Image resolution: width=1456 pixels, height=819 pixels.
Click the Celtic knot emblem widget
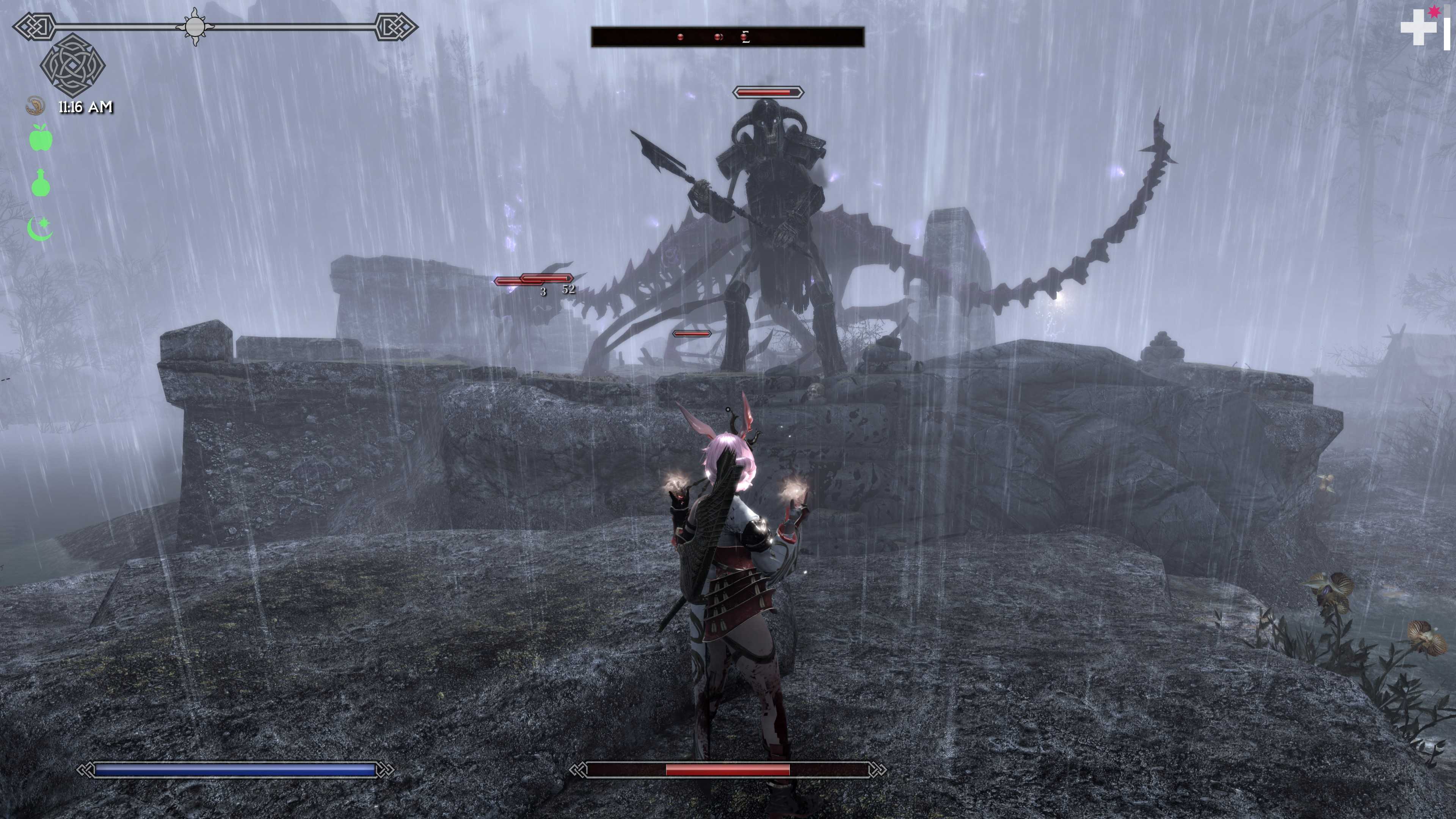click(73, 64)
